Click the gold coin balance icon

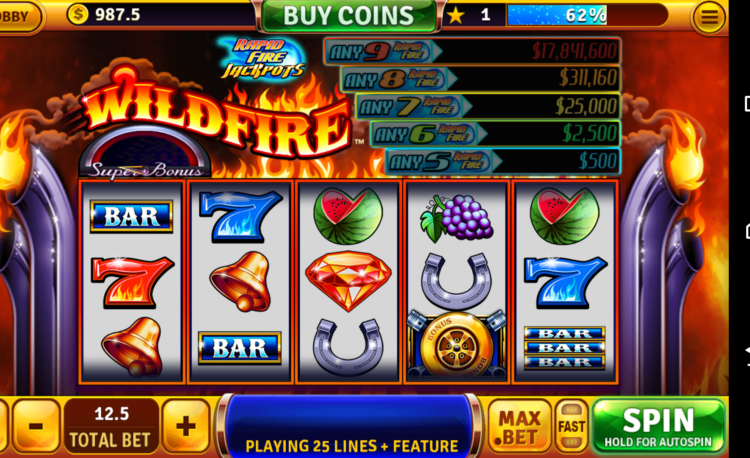pyautogui.click(x=78, y=15)
